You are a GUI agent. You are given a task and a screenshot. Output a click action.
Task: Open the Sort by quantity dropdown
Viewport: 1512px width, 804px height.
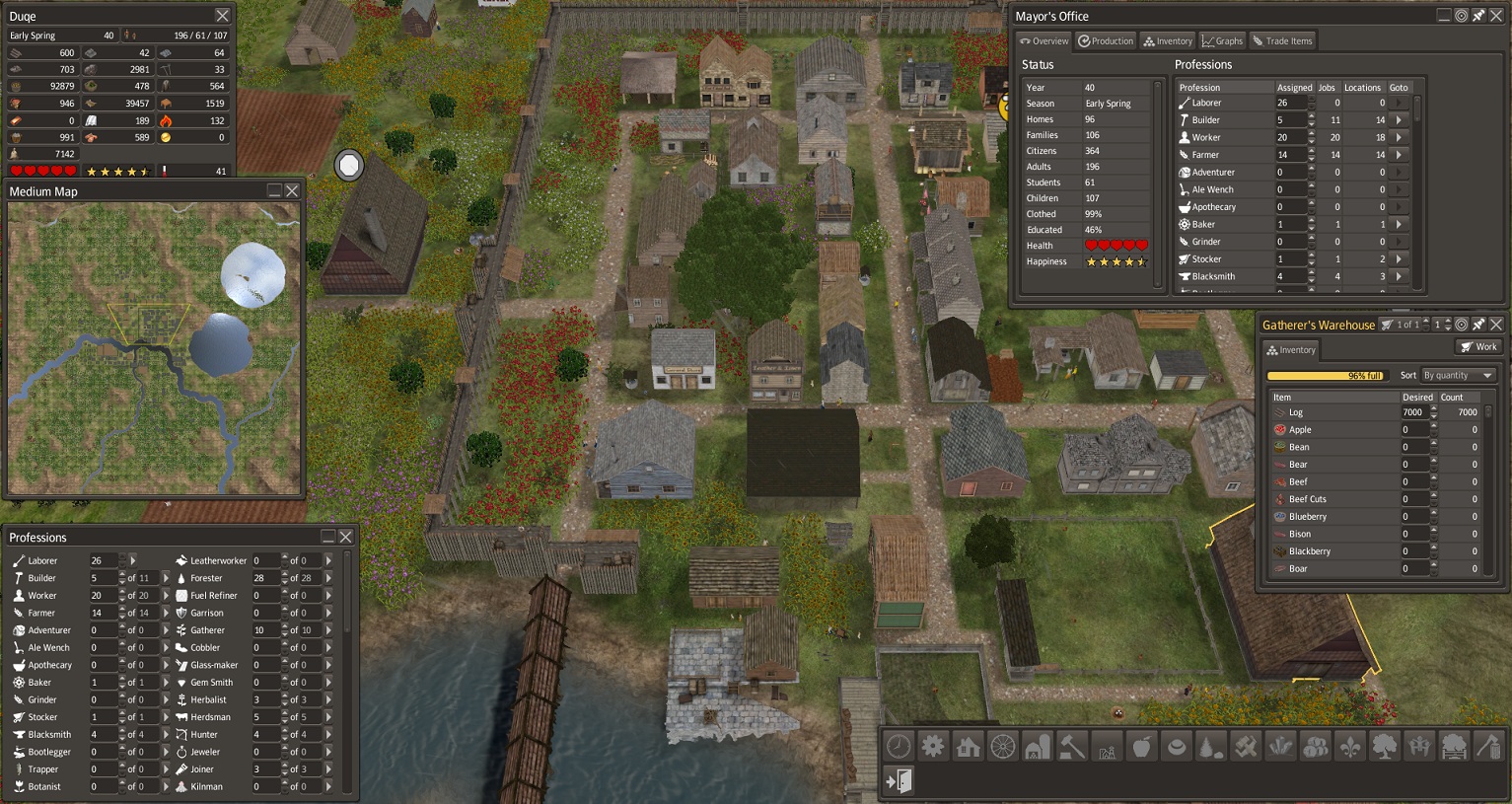[x=1458, y=376]
